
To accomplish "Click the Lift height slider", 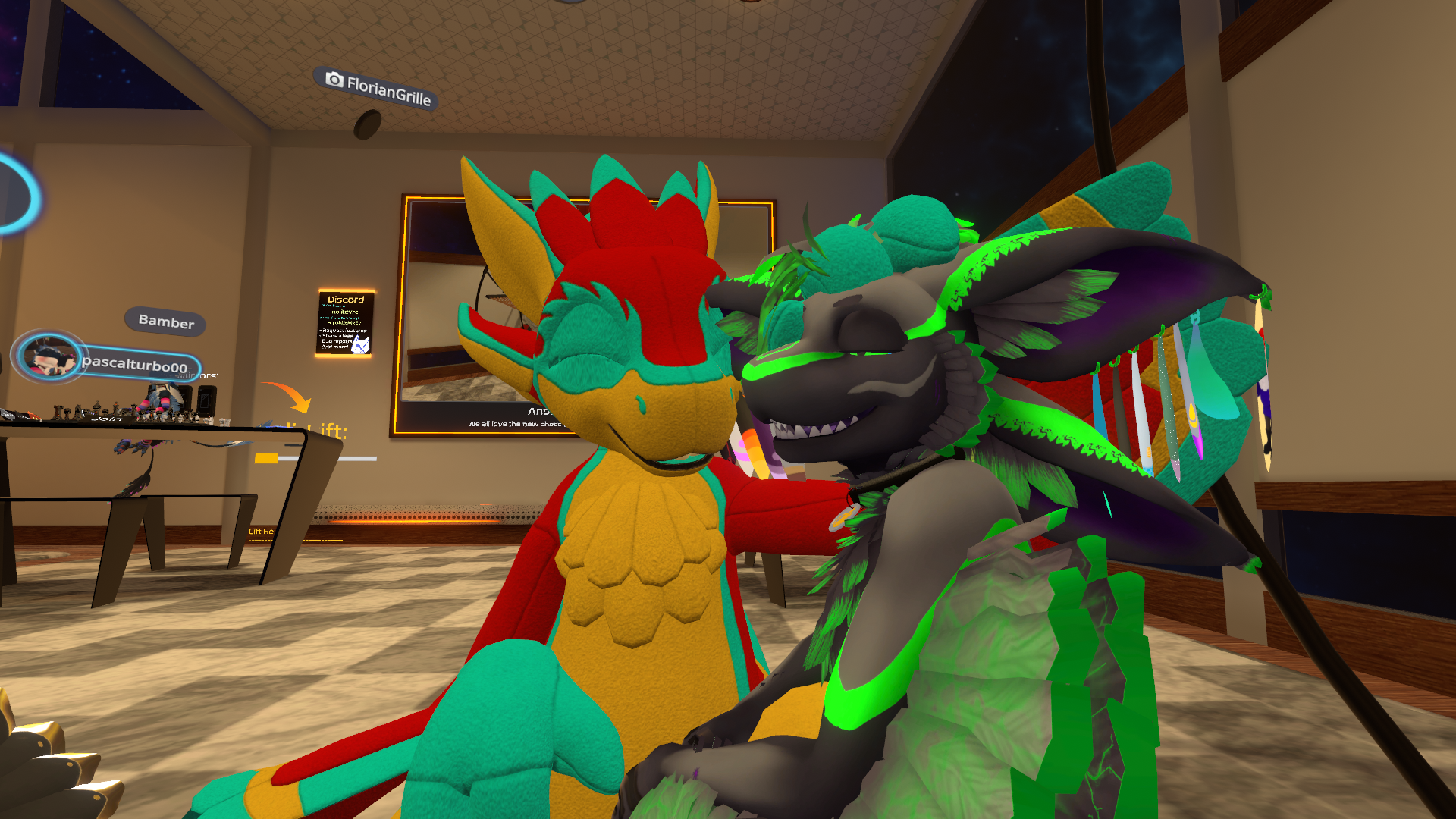I will click(316, 458).
